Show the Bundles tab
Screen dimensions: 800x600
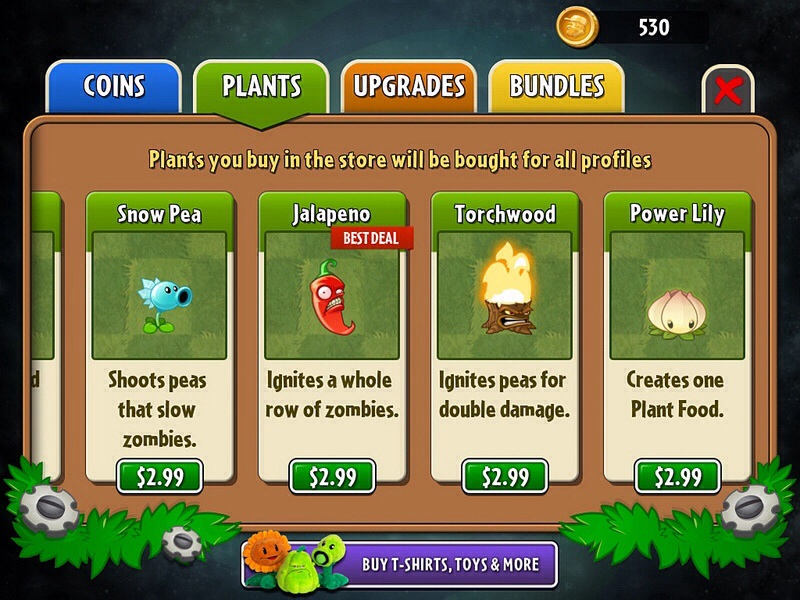click(x=557, y=87)
